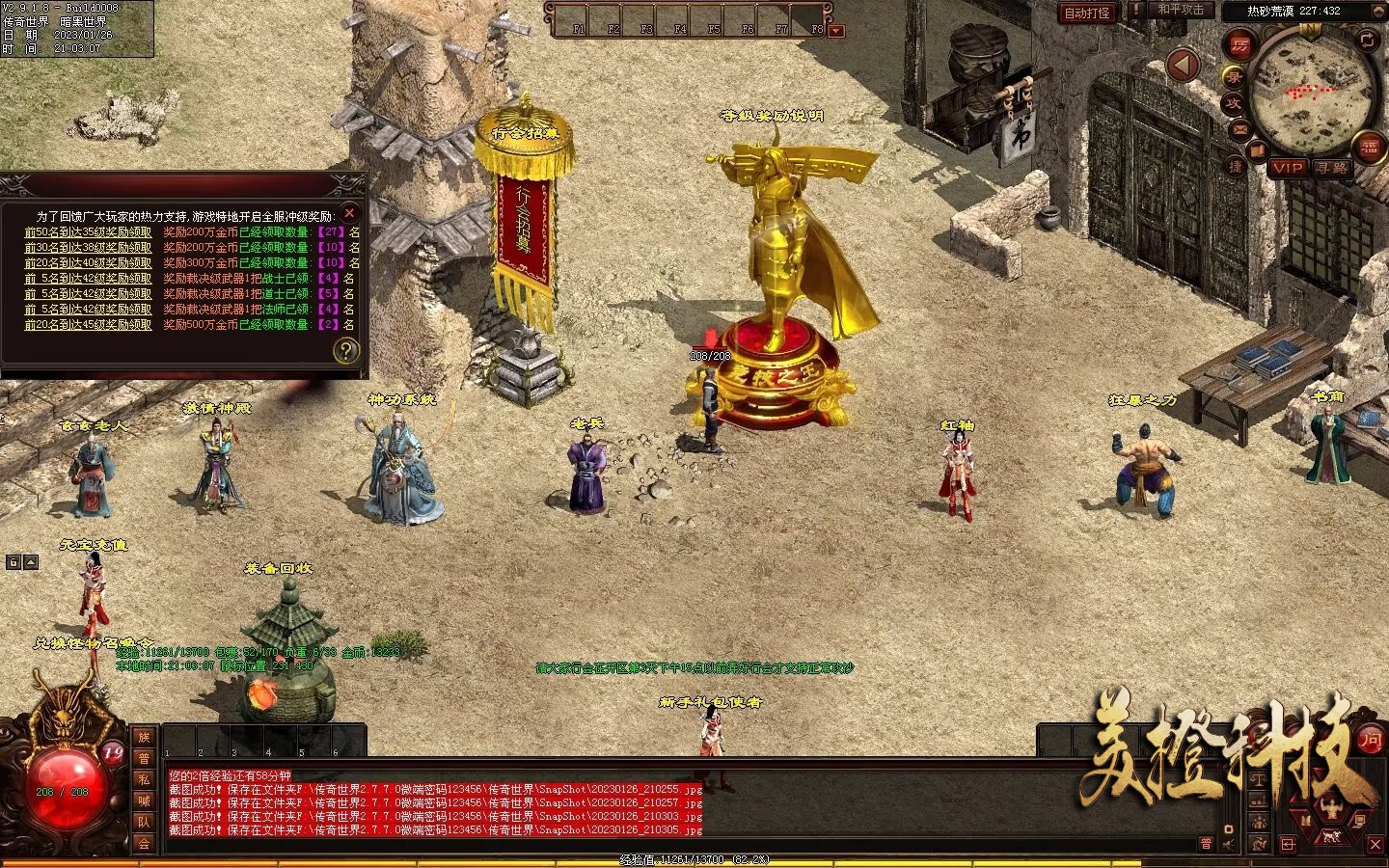Click the red left-arrow collapse button
The image size is (1389, 868).
(x=1183, y=66)
